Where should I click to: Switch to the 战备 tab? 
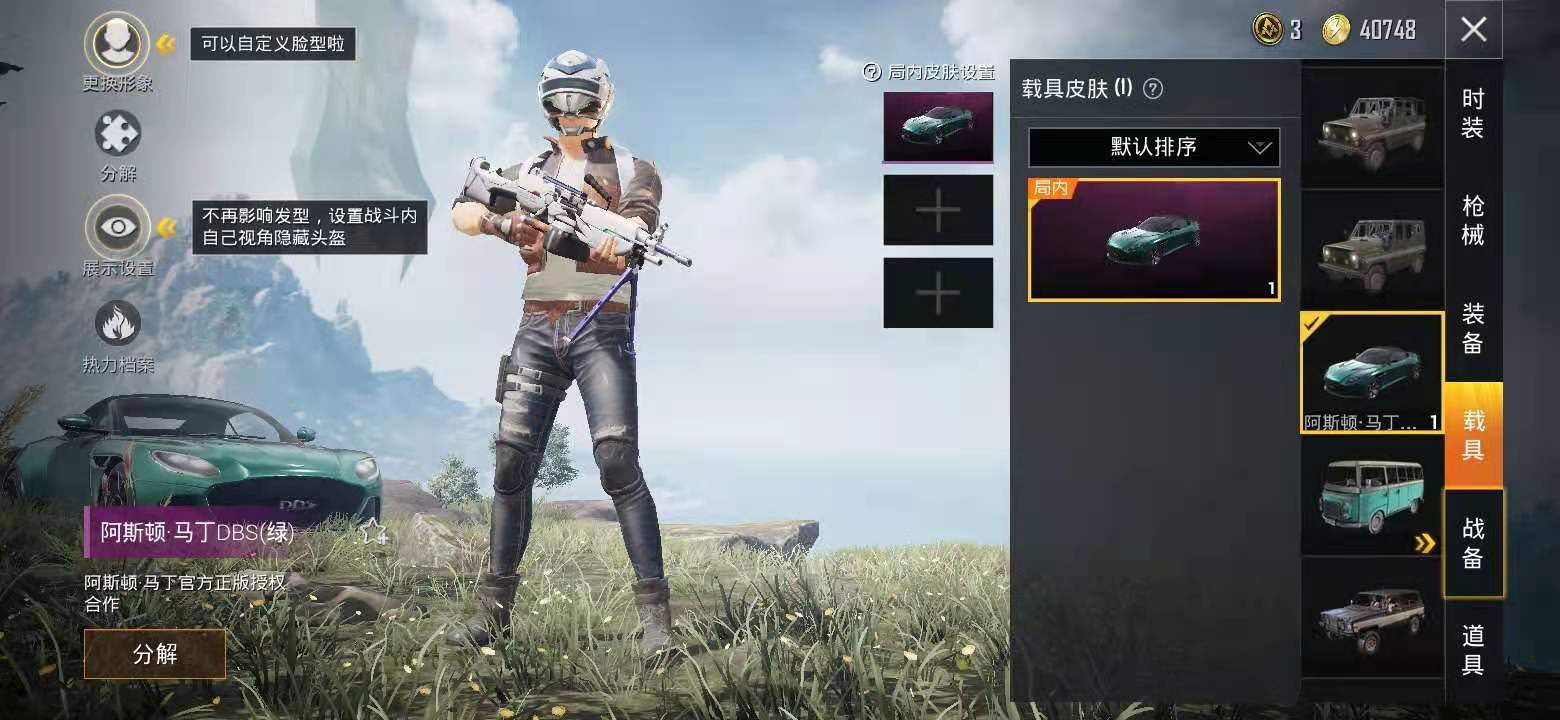pyautogui.click(x=1473, y=543)
